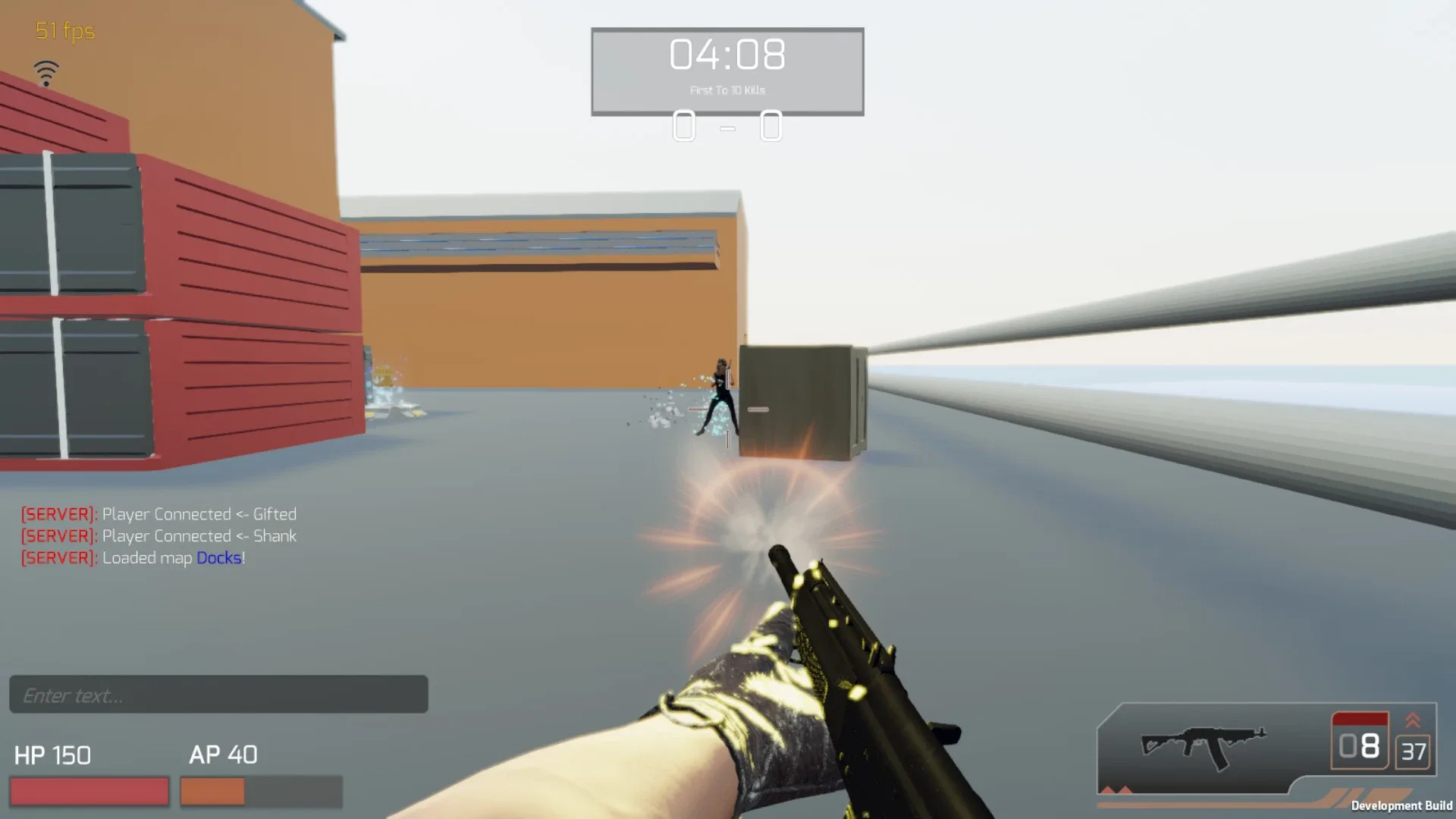Click the 51 fps counter
This screenshot has width=1456, height=819.
pyautogui.click(x=63, y=32)
